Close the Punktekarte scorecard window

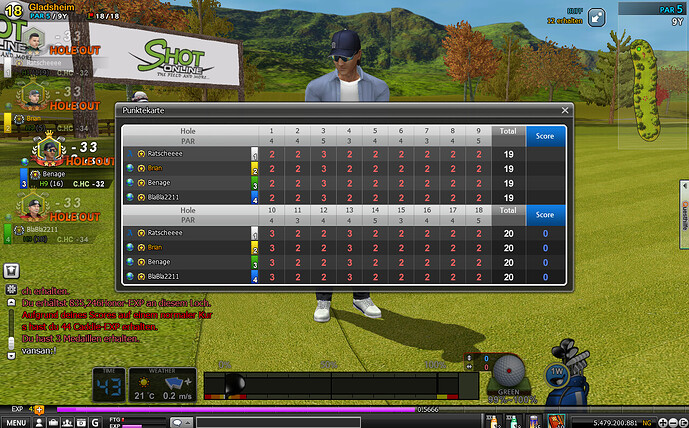[565, 109]
